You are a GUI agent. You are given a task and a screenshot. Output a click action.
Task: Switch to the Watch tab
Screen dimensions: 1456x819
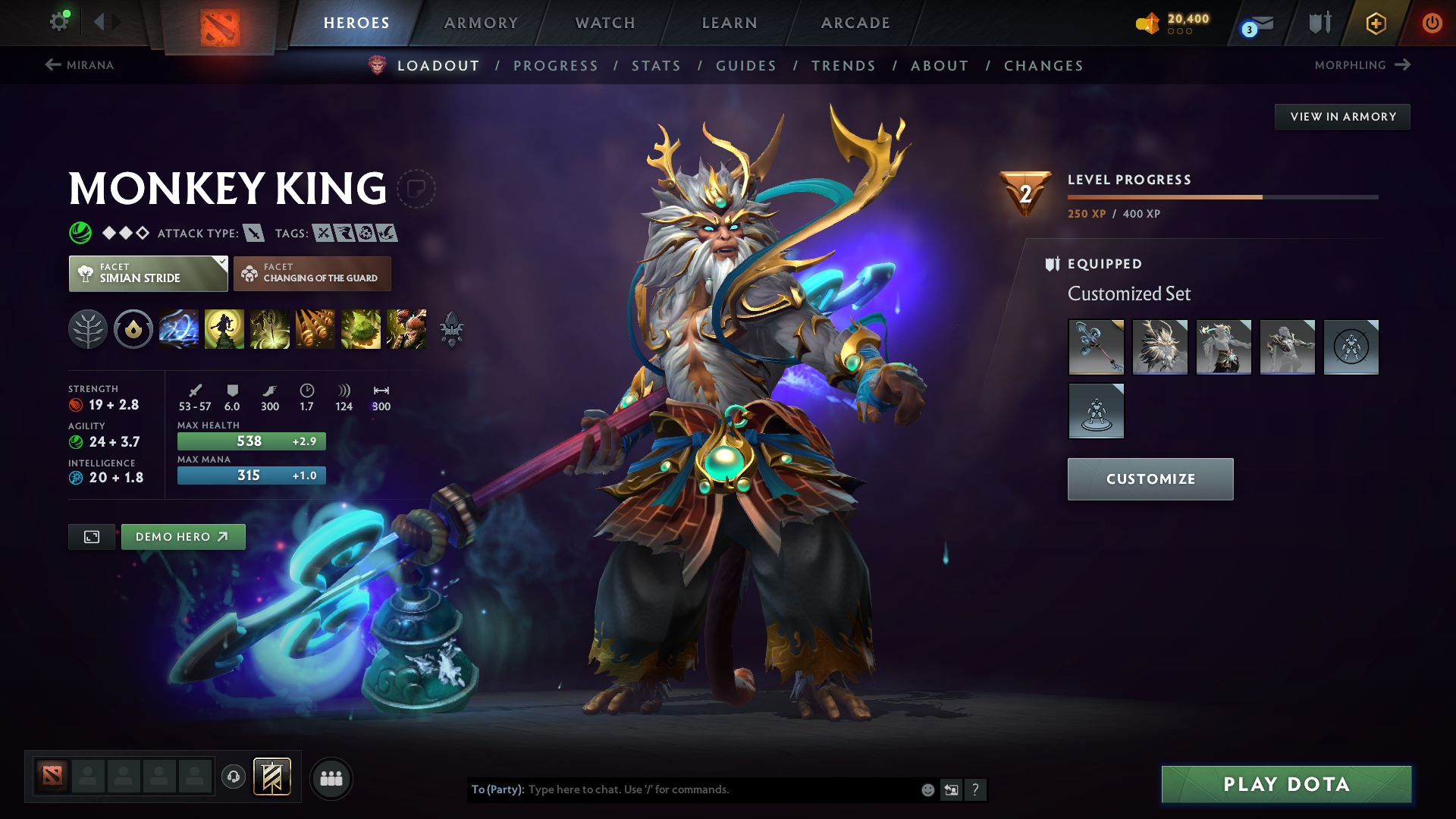pos(605,23)
